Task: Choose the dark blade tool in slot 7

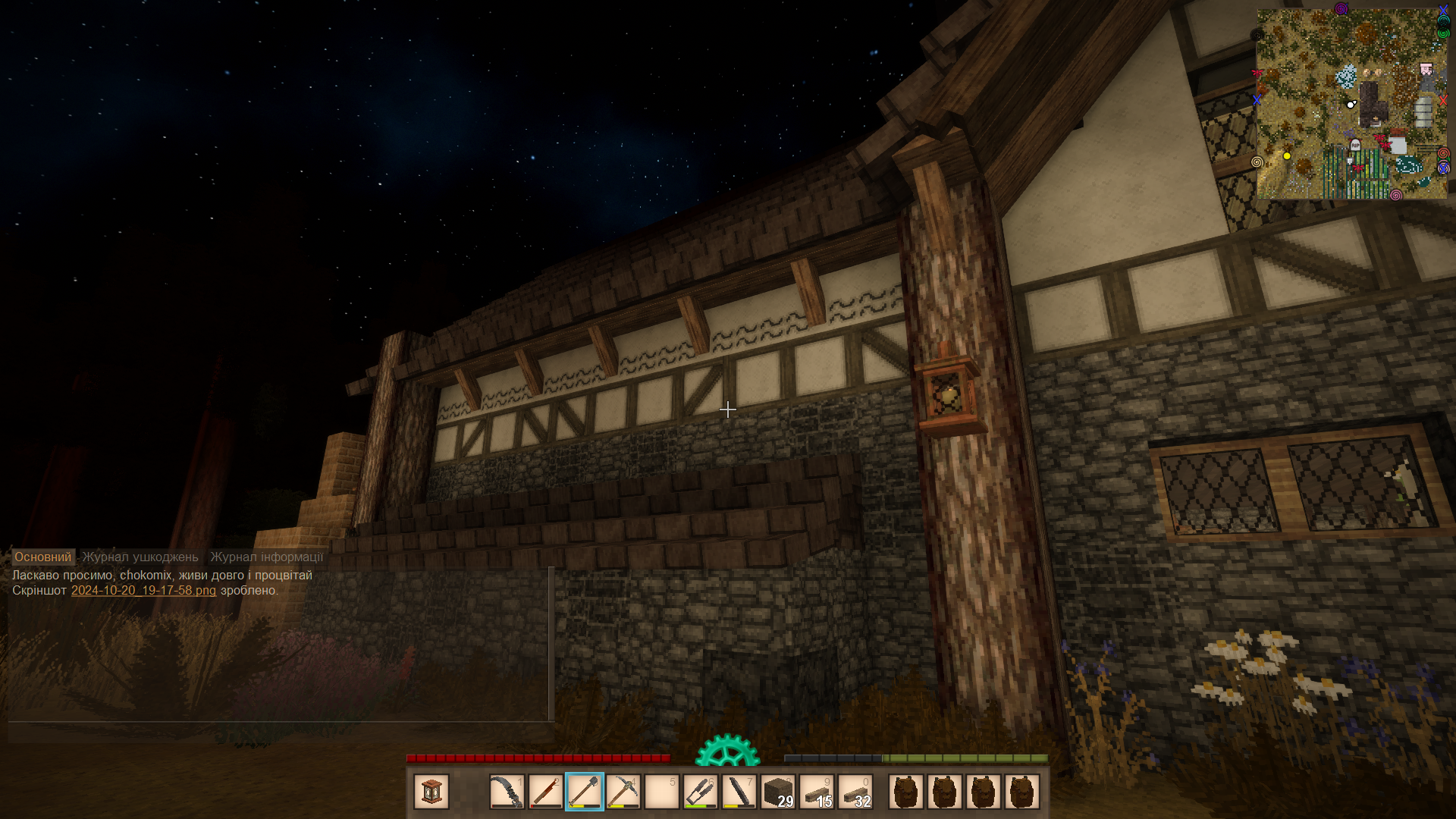Action: pyautogui.click(x=739, y=792)
